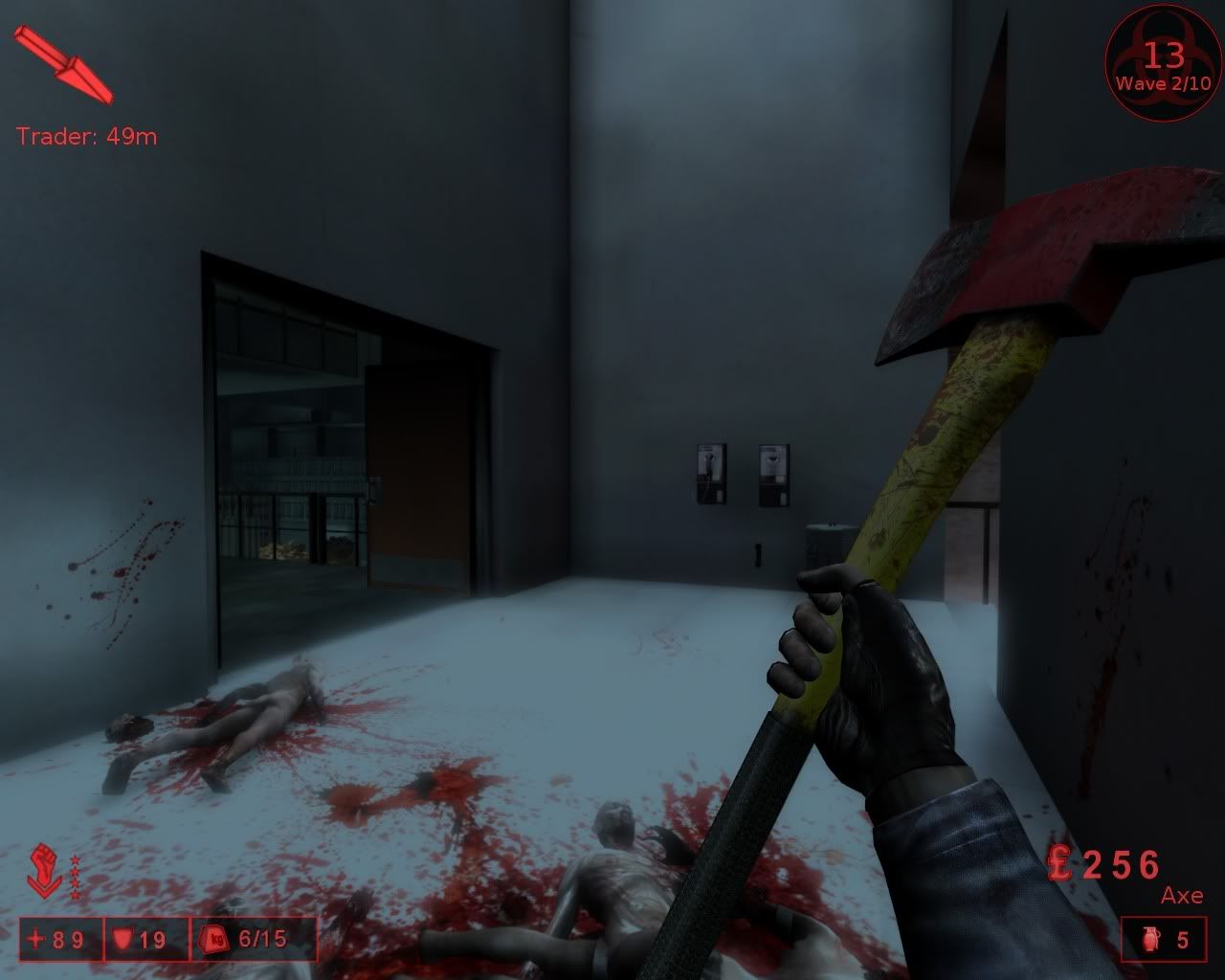Click the red trader direction arrow
This screenshot has width=1225, height=980.
pos(63,64)
